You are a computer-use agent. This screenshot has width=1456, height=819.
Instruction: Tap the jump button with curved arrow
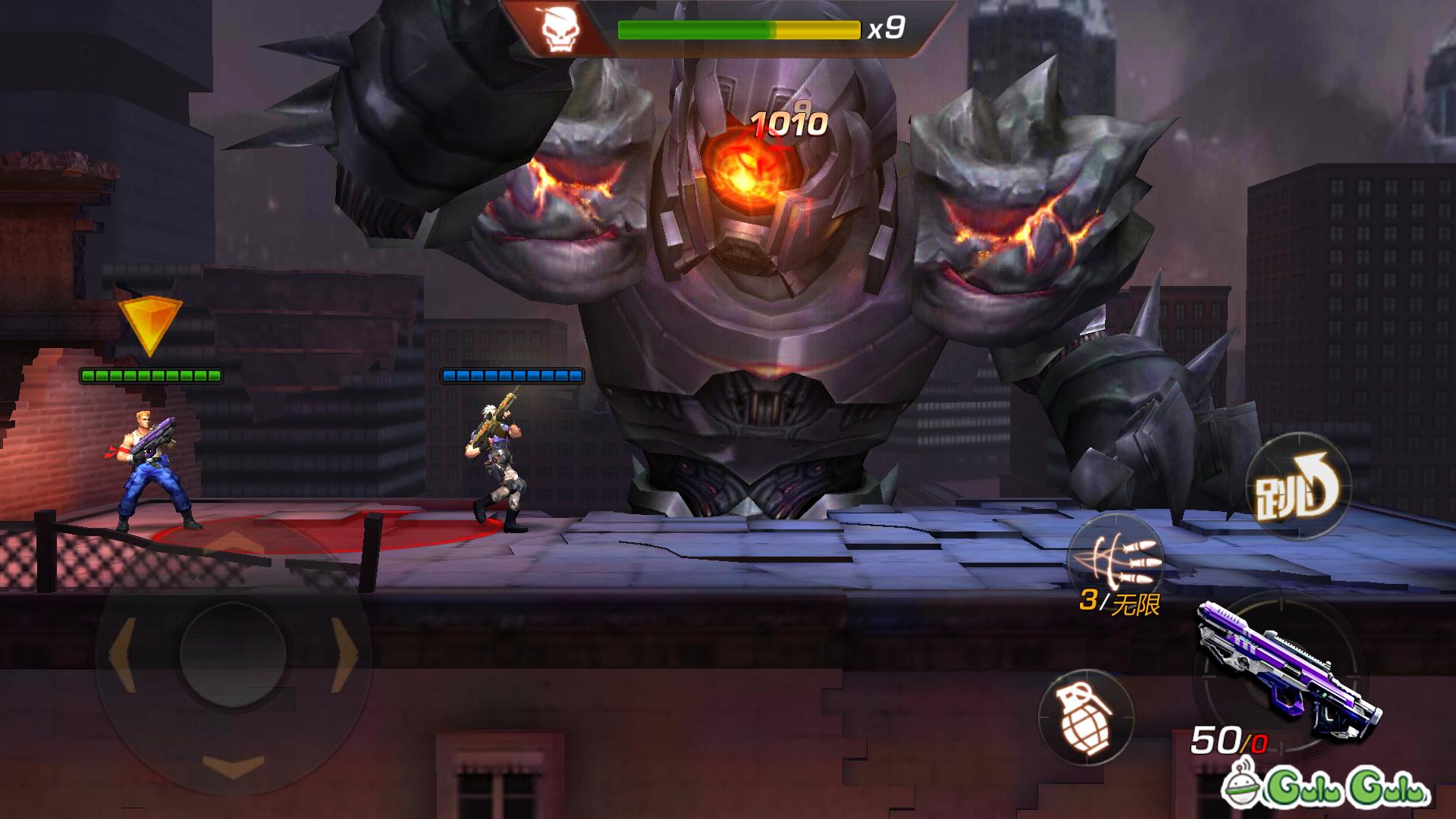coord(1298,487)
